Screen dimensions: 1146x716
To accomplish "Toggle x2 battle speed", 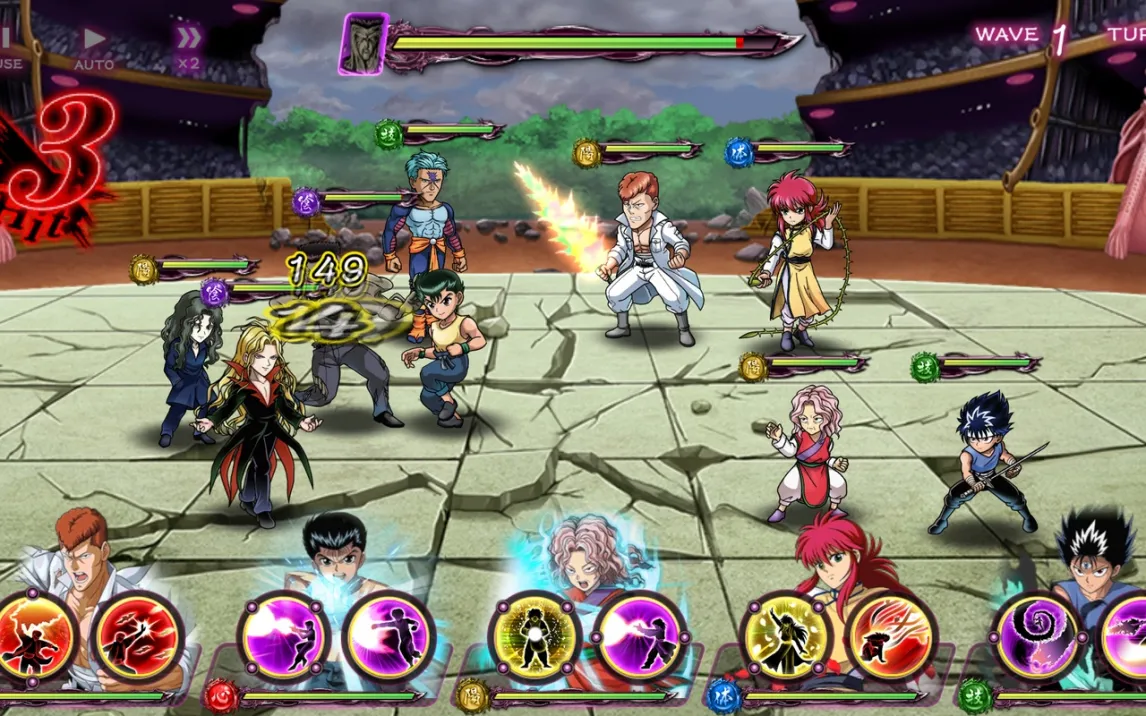I will coord(187,47).
